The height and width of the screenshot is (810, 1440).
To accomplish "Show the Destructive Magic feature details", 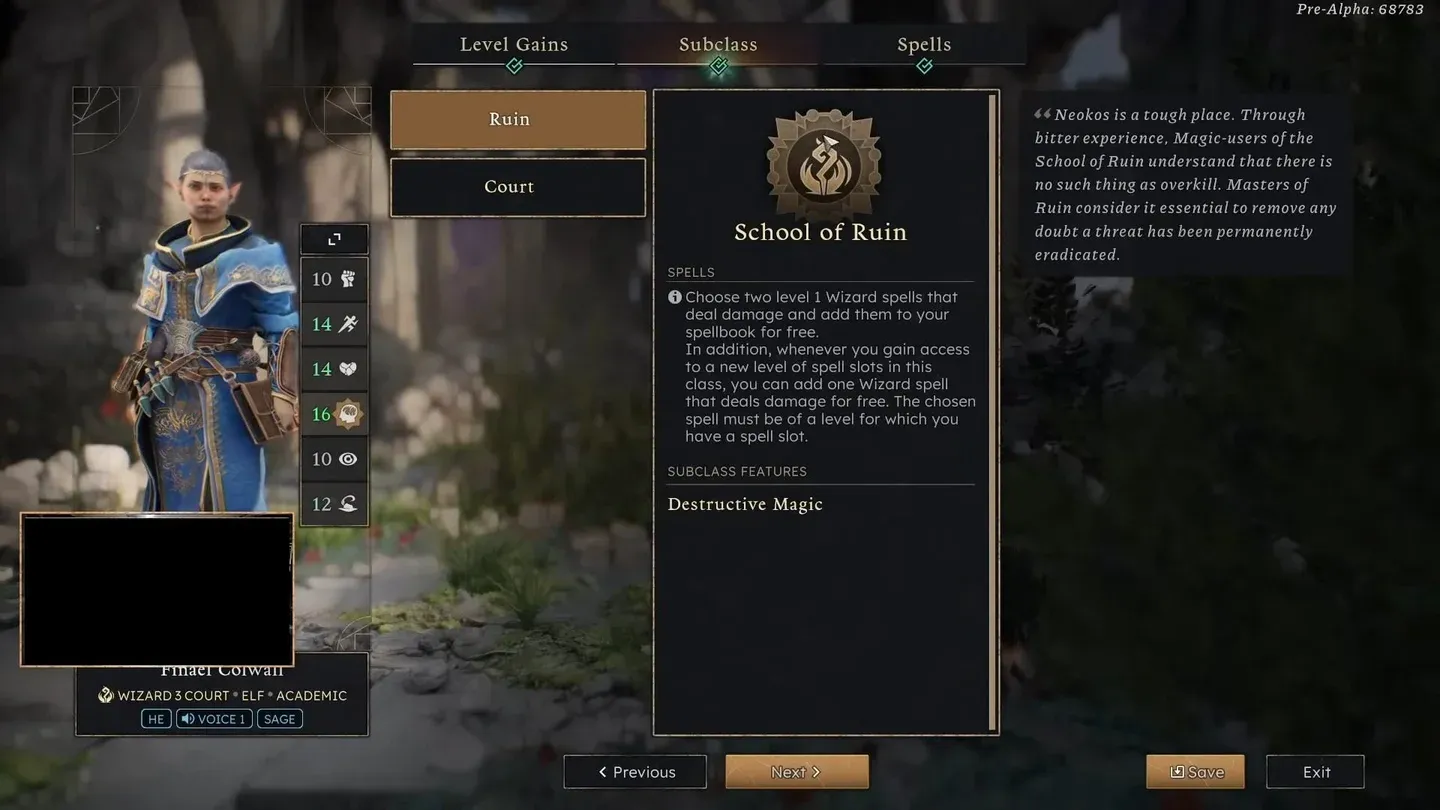I will click(x=745, y=504).
